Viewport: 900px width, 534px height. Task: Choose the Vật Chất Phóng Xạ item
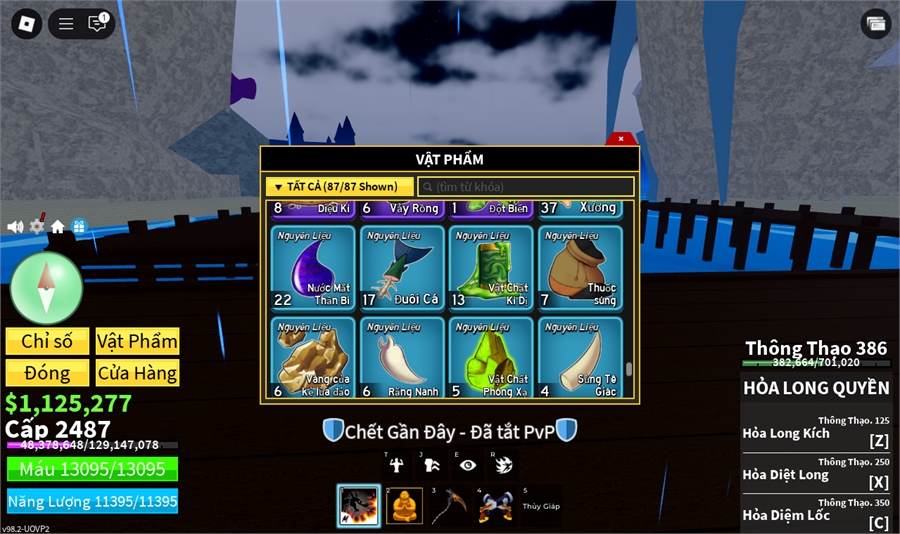click(x=491, y=357)
